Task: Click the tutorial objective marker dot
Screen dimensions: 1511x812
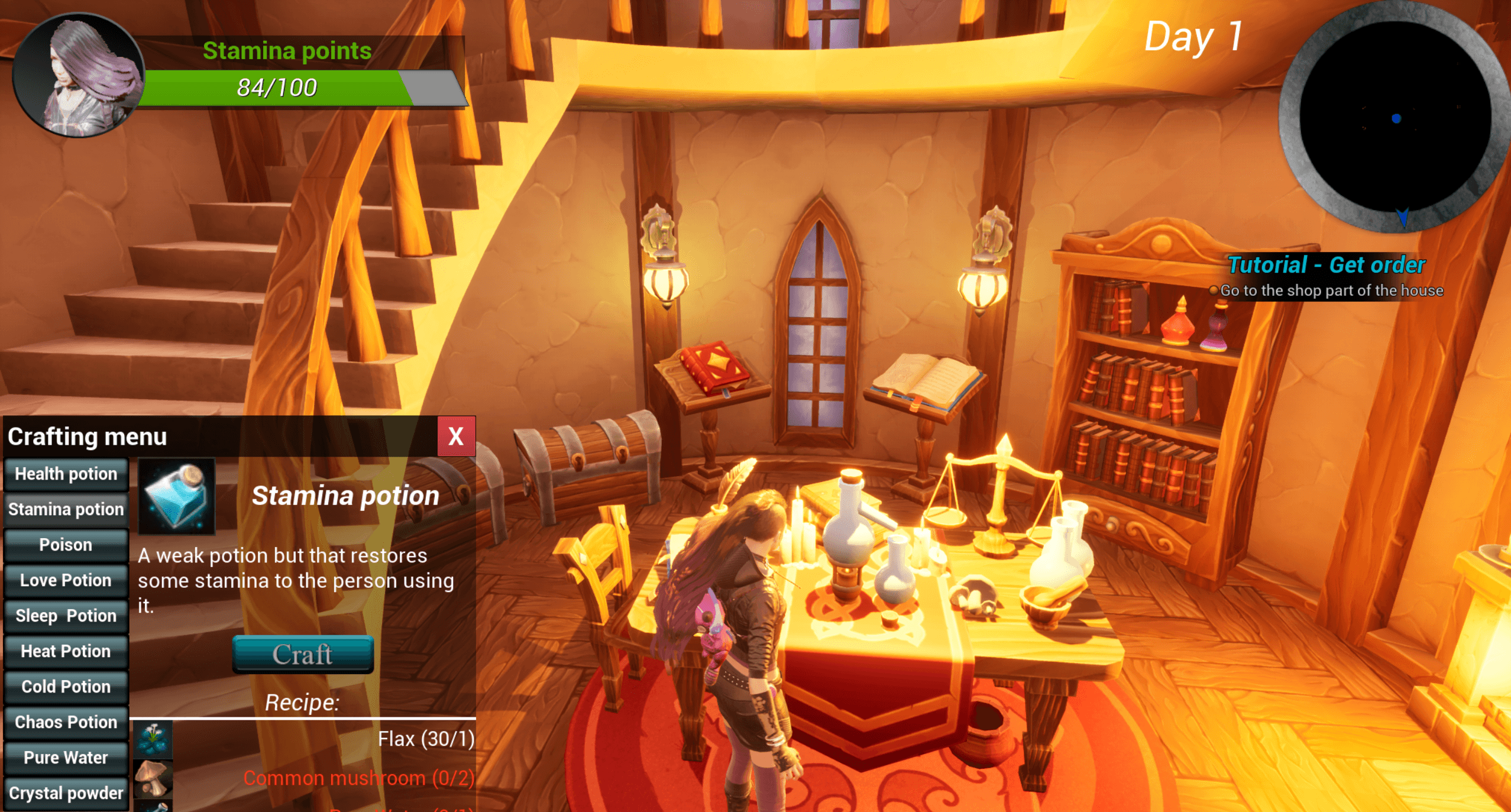Action: pos(1214,290)
